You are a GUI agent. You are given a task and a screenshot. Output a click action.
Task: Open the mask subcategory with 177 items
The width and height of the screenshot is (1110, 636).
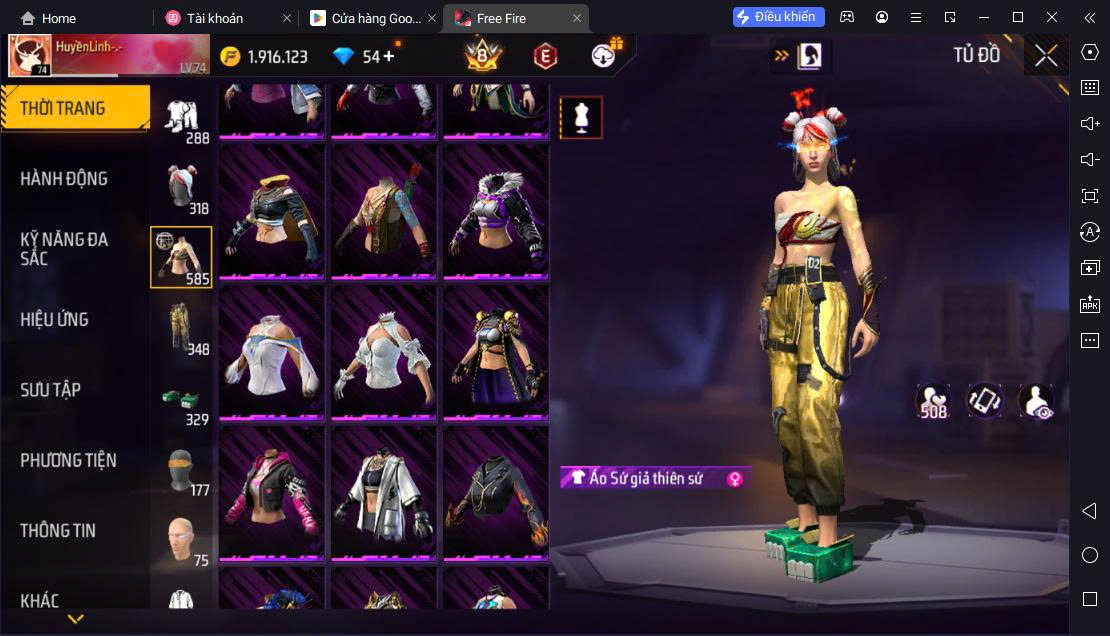click(x=181, y=470)
